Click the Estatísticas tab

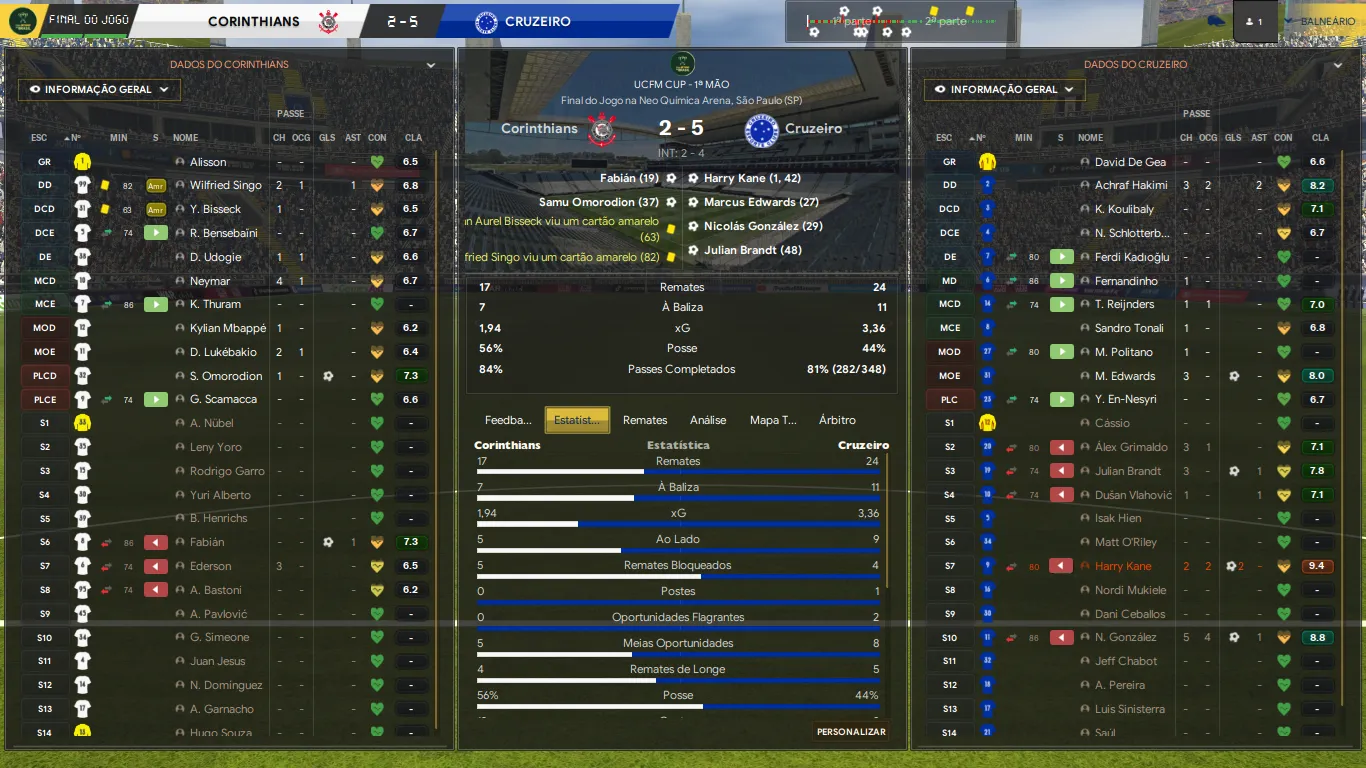578,420
